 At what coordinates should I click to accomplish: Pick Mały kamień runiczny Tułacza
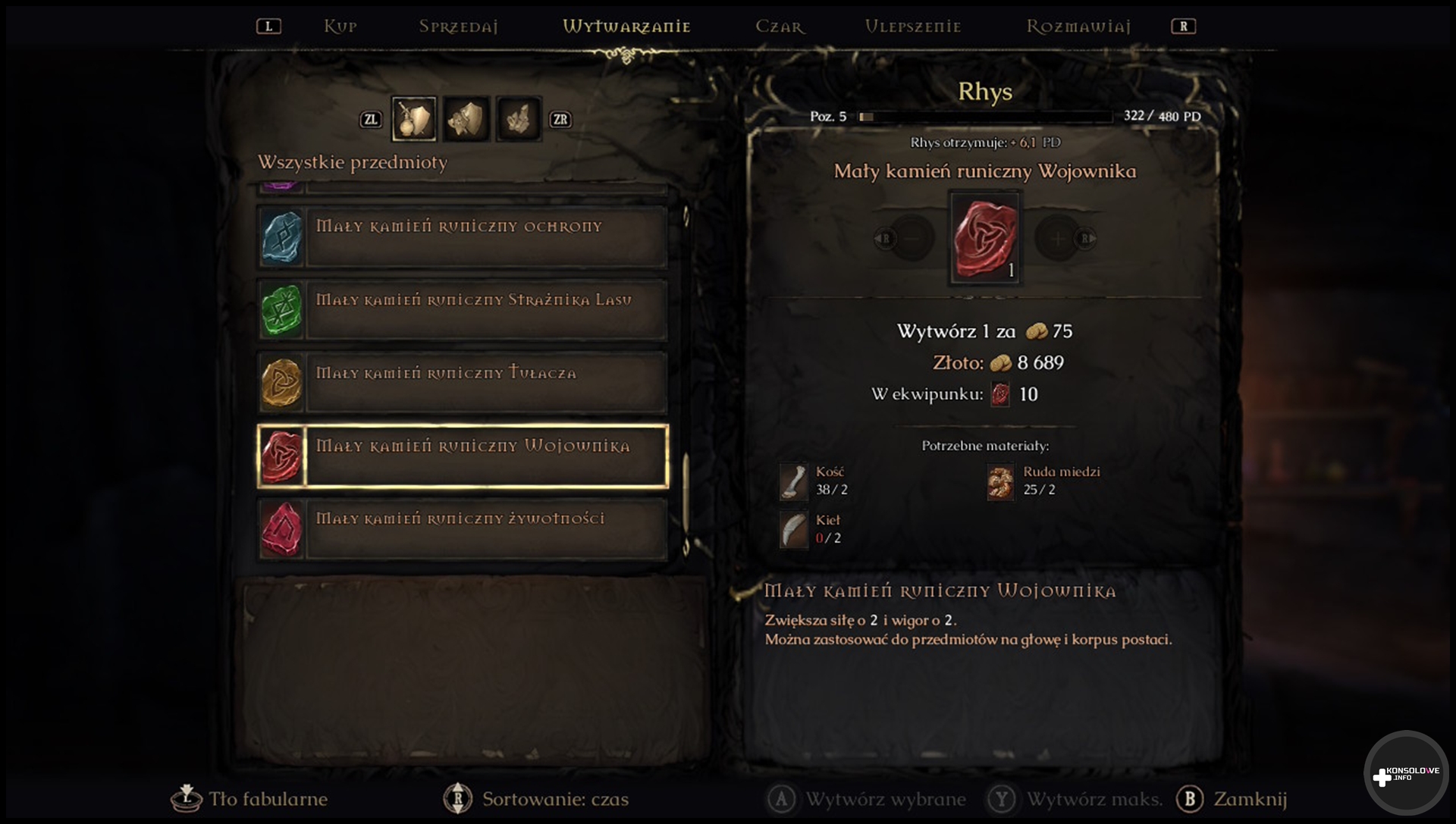click(x=463, y=382)
